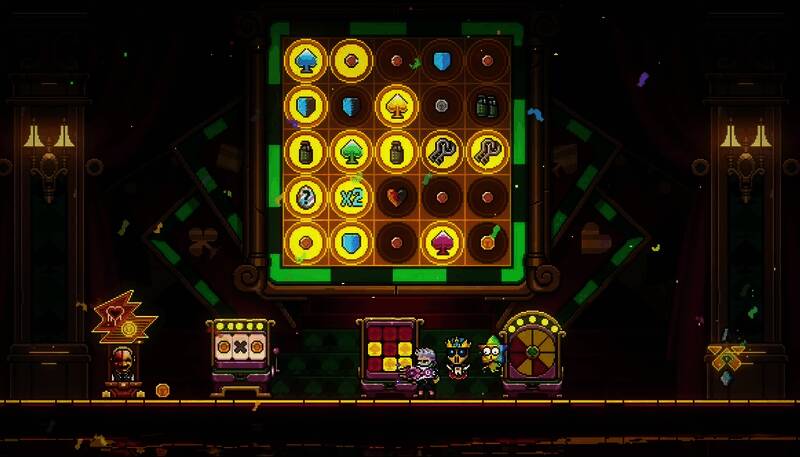Activate the X2 multiplier tile
The image size is (800, 457).
click(350, 196)
